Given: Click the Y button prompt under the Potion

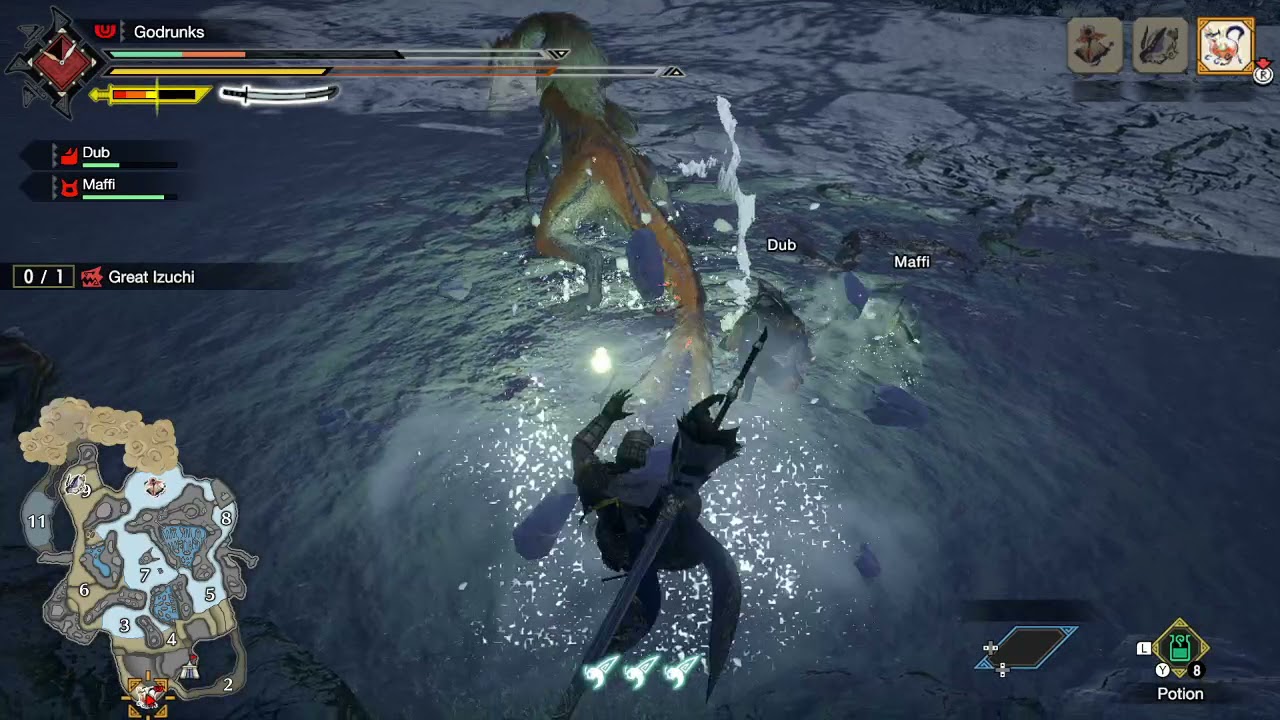Looking at the screenshot, I should pyautogui.click(x=1162, y=670).
